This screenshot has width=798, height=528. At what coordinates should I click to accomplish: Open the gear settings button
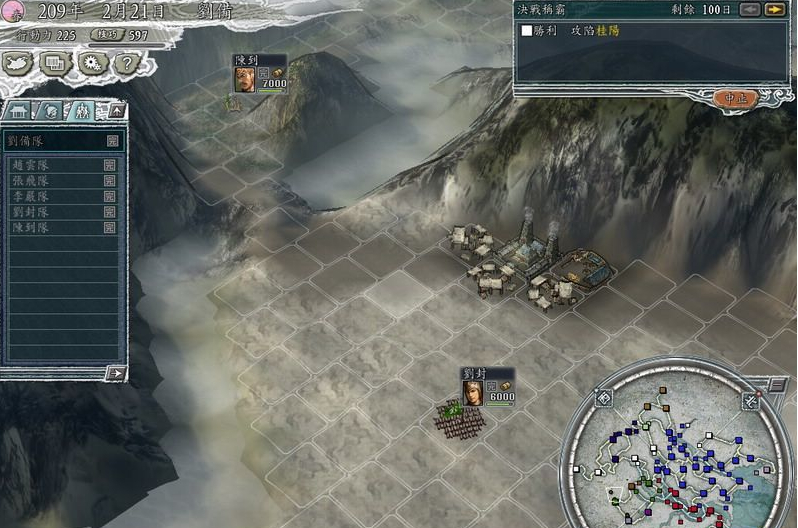91,64
